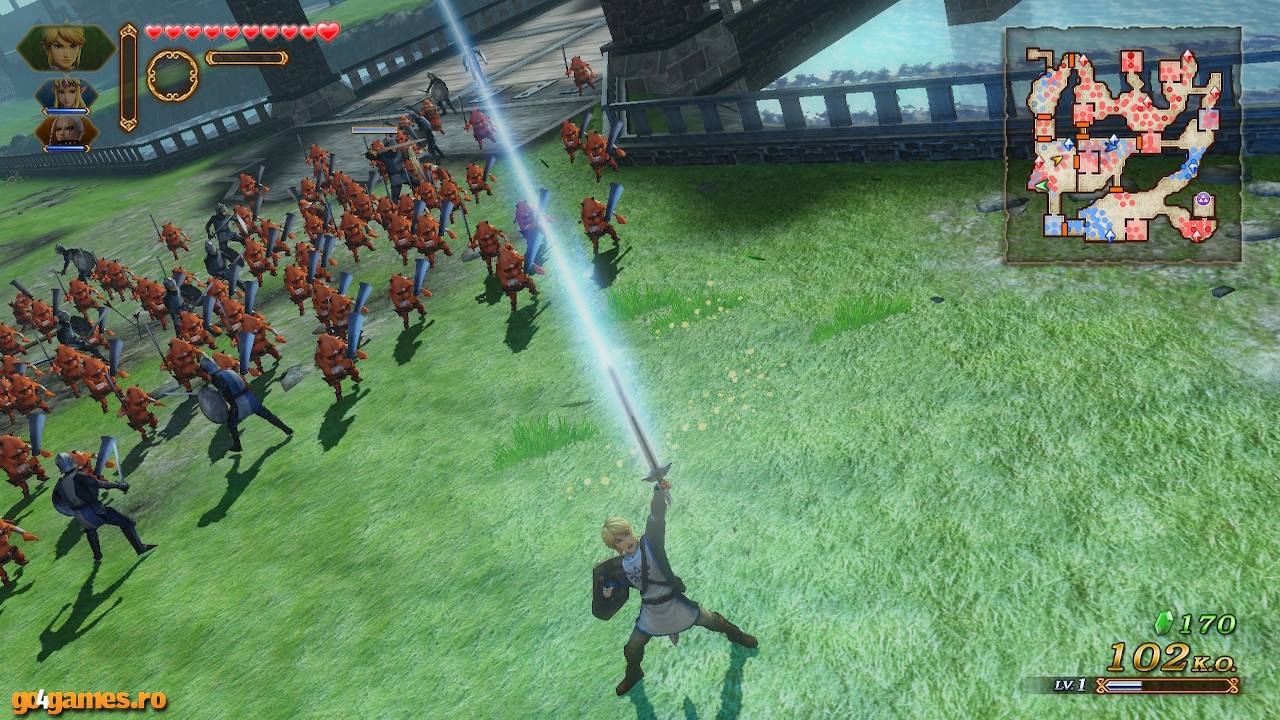Toggle the first heart in Link's health row
The width and height of the screenshot is (1280, 720).
pyautogui.click(x=153, y=32)
